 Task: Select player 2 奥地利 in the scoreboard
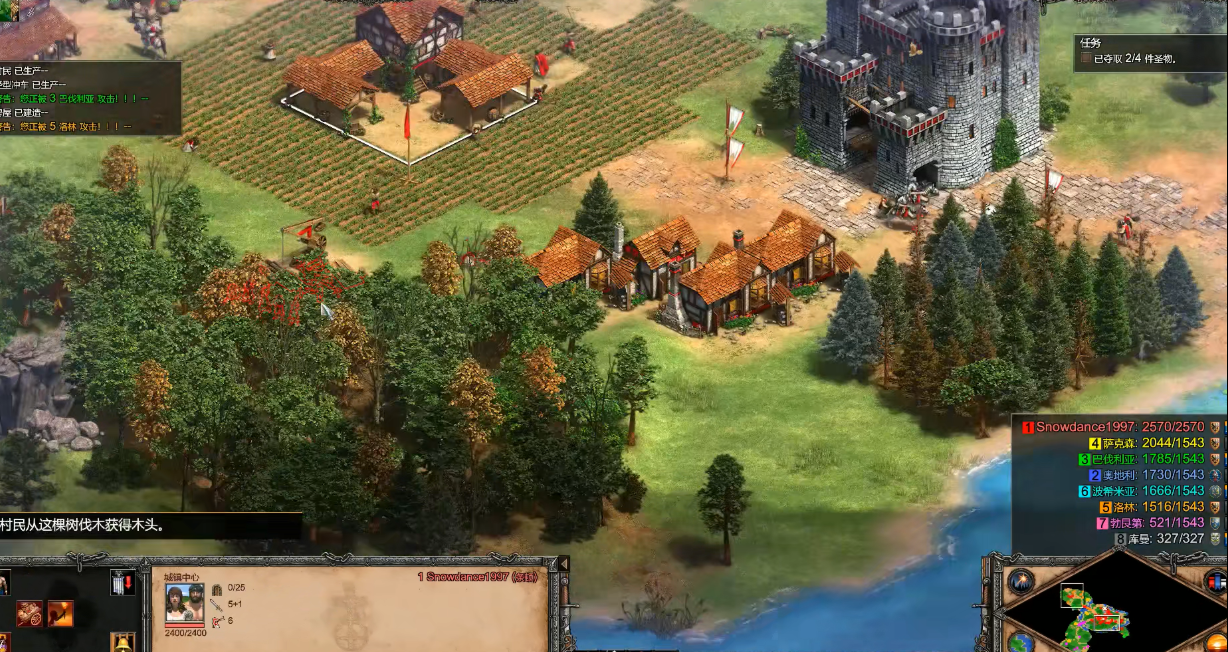click(1145, 475)
